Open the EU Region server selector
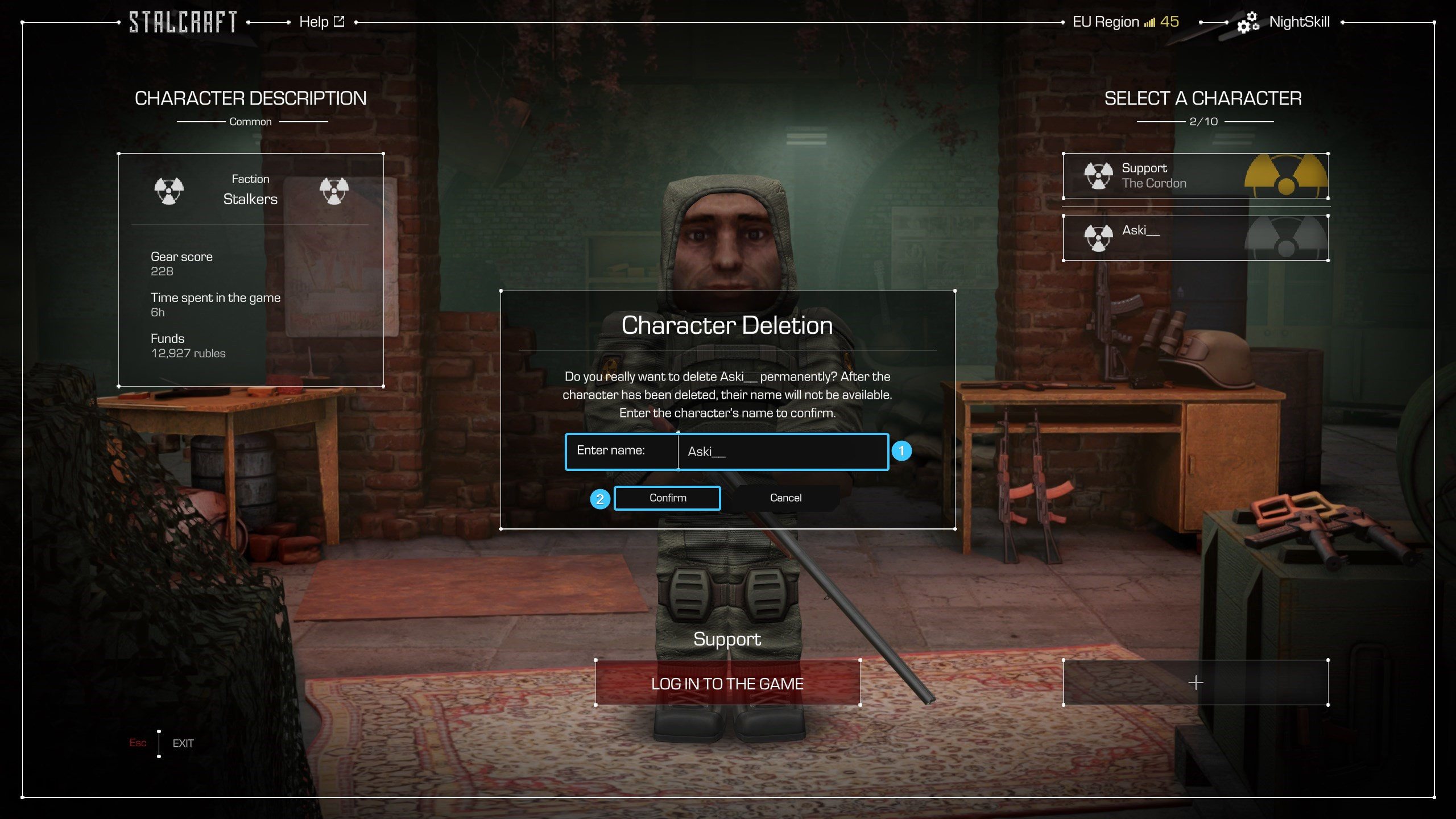The height and width of the screenshot is (819, 1456). point(1125,22)
